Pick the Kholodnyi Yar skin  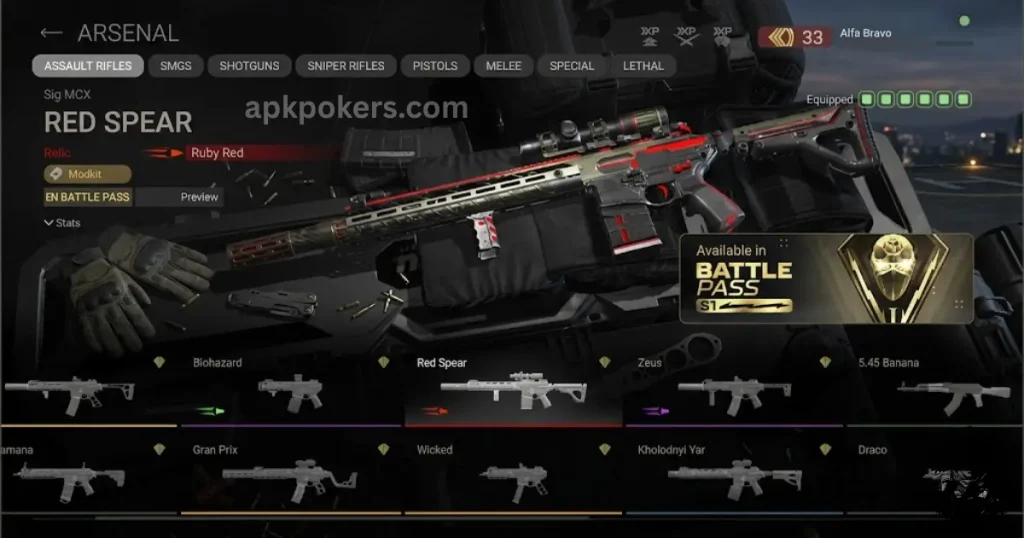click(734, 478)
